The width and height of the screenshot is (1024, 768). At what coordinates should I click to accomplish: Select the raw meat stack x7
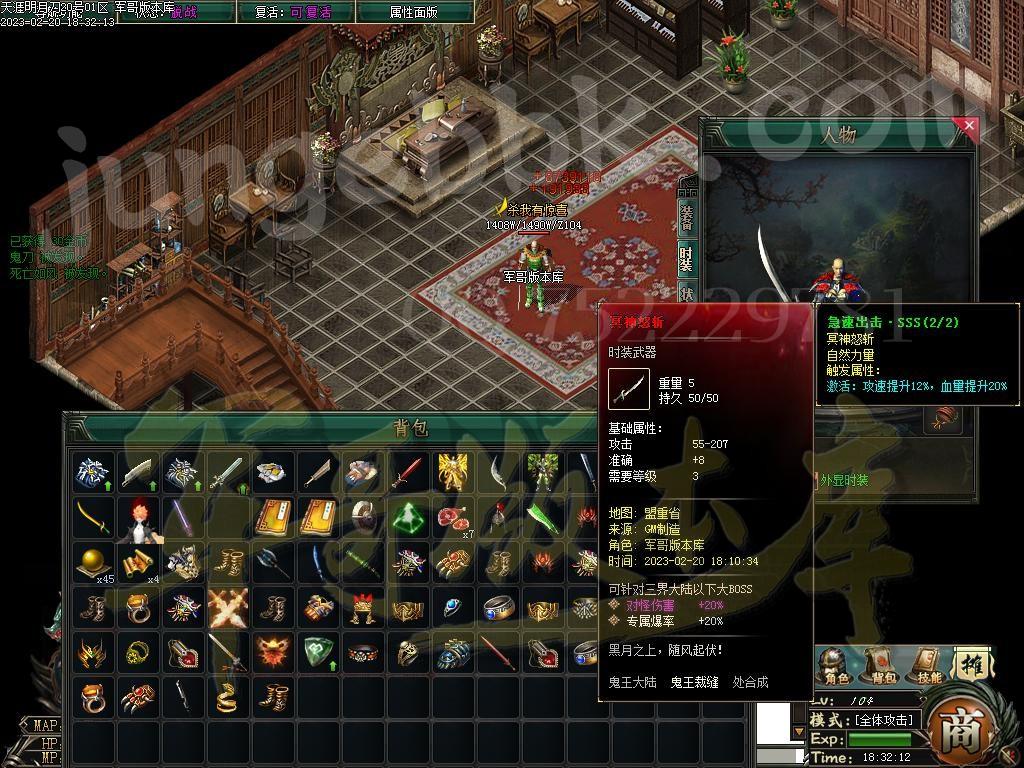click(x=453, y=517)
